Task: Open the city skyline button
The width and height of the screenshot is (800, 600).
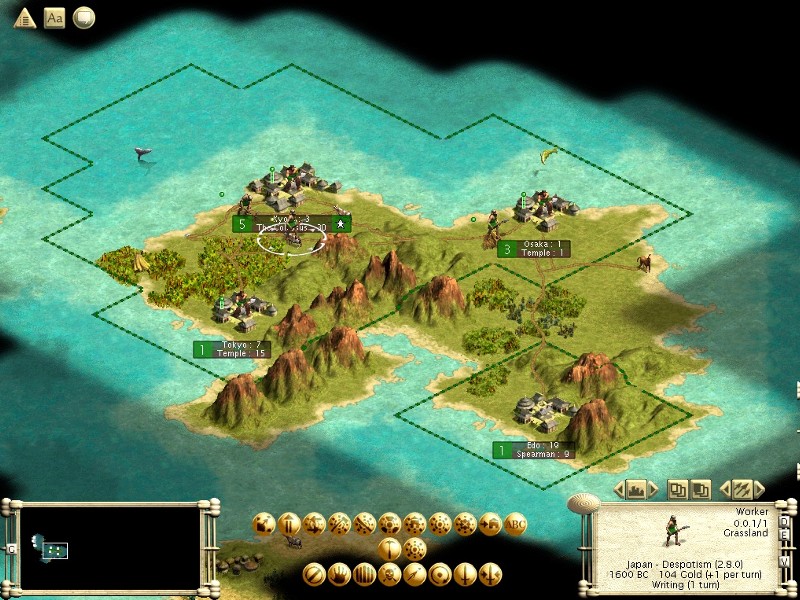Action: coord(636,490)
